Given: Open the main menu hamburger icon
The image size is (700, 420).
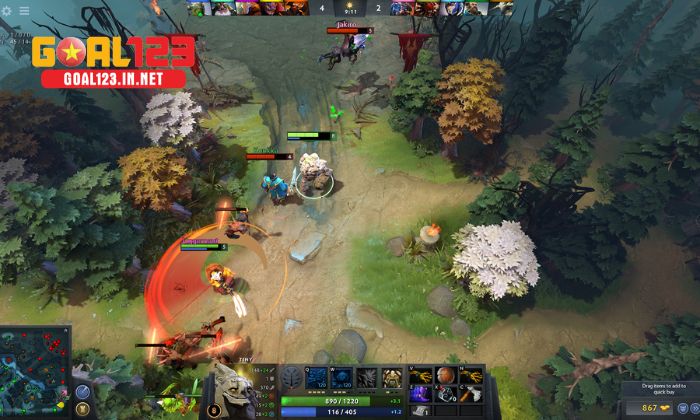Looking at the screenshot, I should point(24,11).
